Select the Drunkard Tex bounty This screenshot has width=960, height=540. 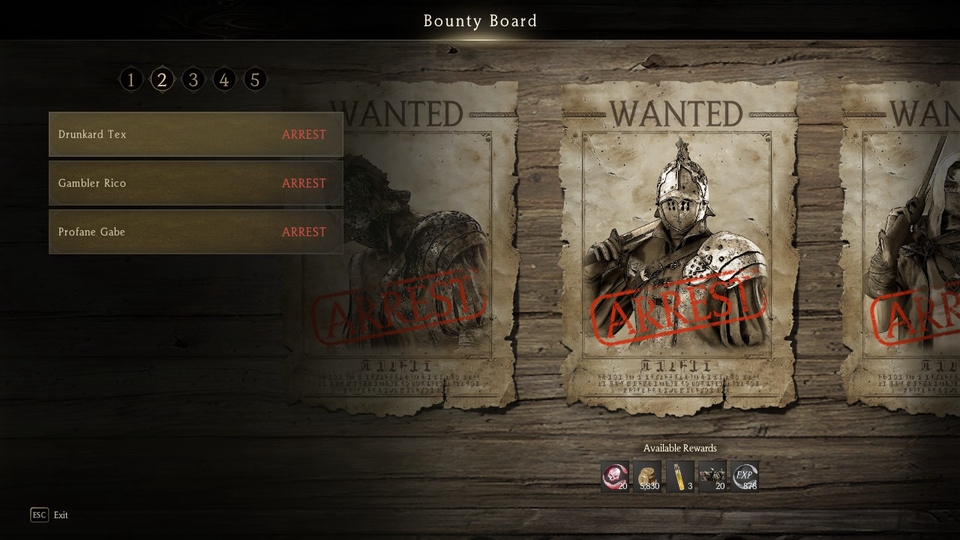point(195,135)
